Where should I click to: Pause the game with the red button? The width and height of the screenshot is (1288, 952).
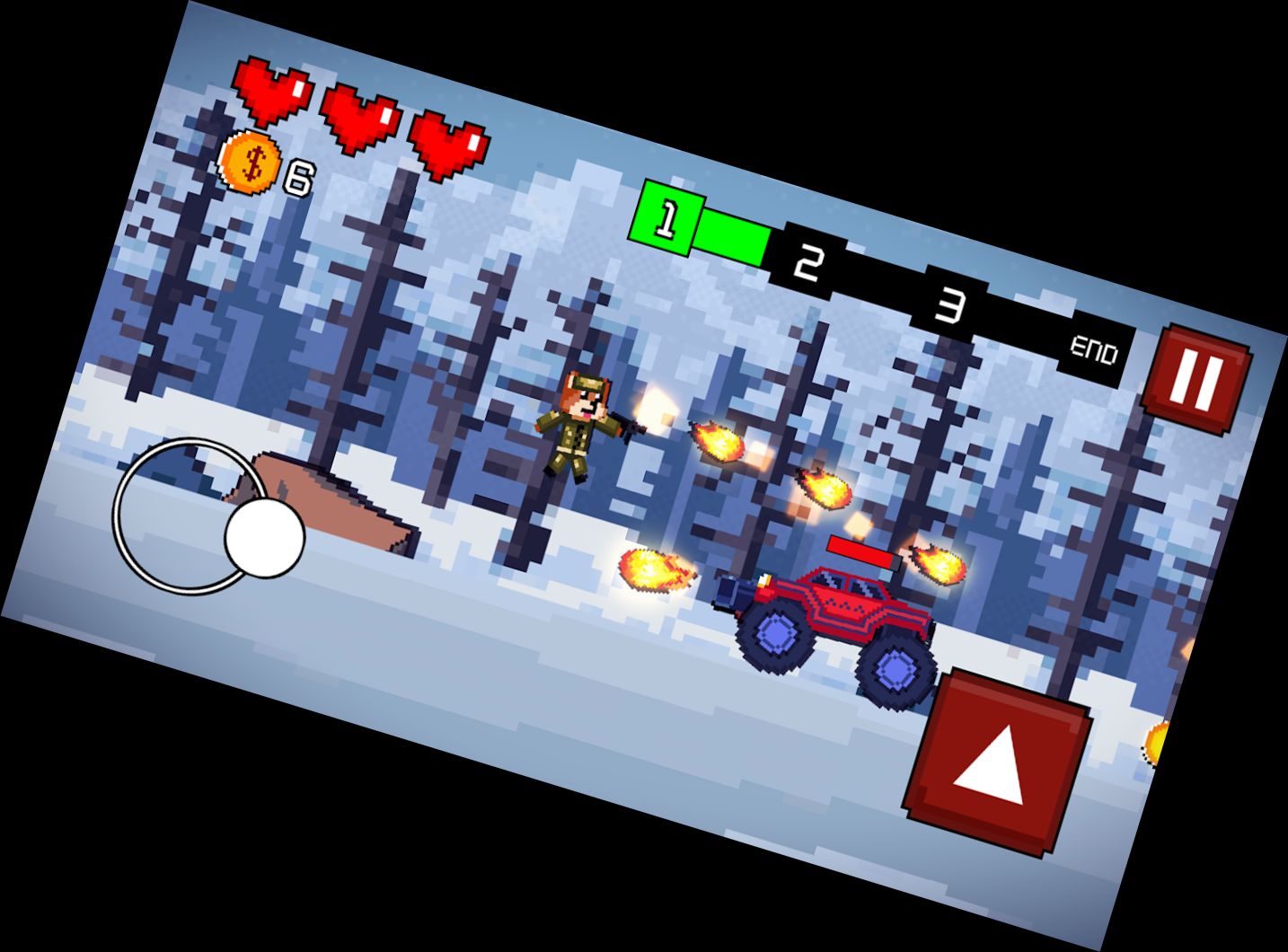coord(1197,380)
